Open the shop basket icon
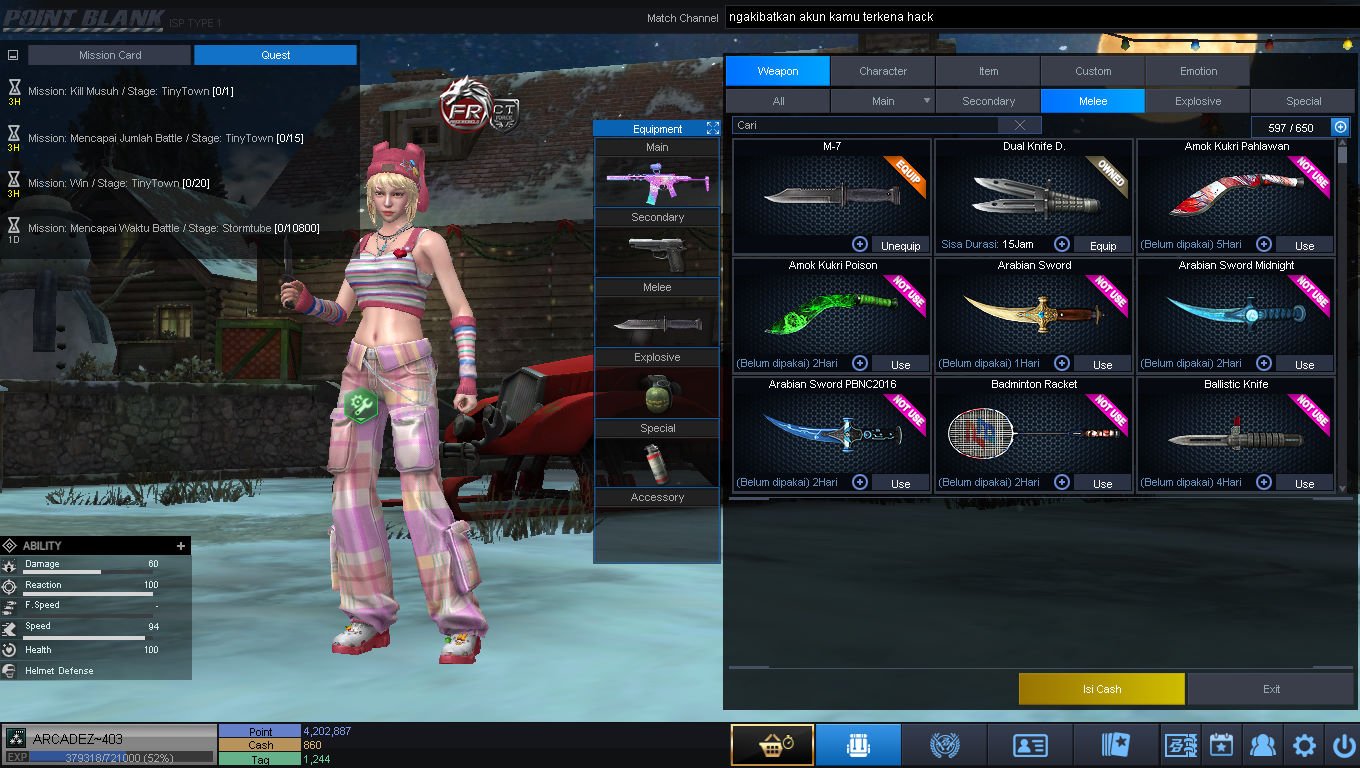Image resolution: width=1360 pixels, height=768 pixels. click(x=771, y=745)
